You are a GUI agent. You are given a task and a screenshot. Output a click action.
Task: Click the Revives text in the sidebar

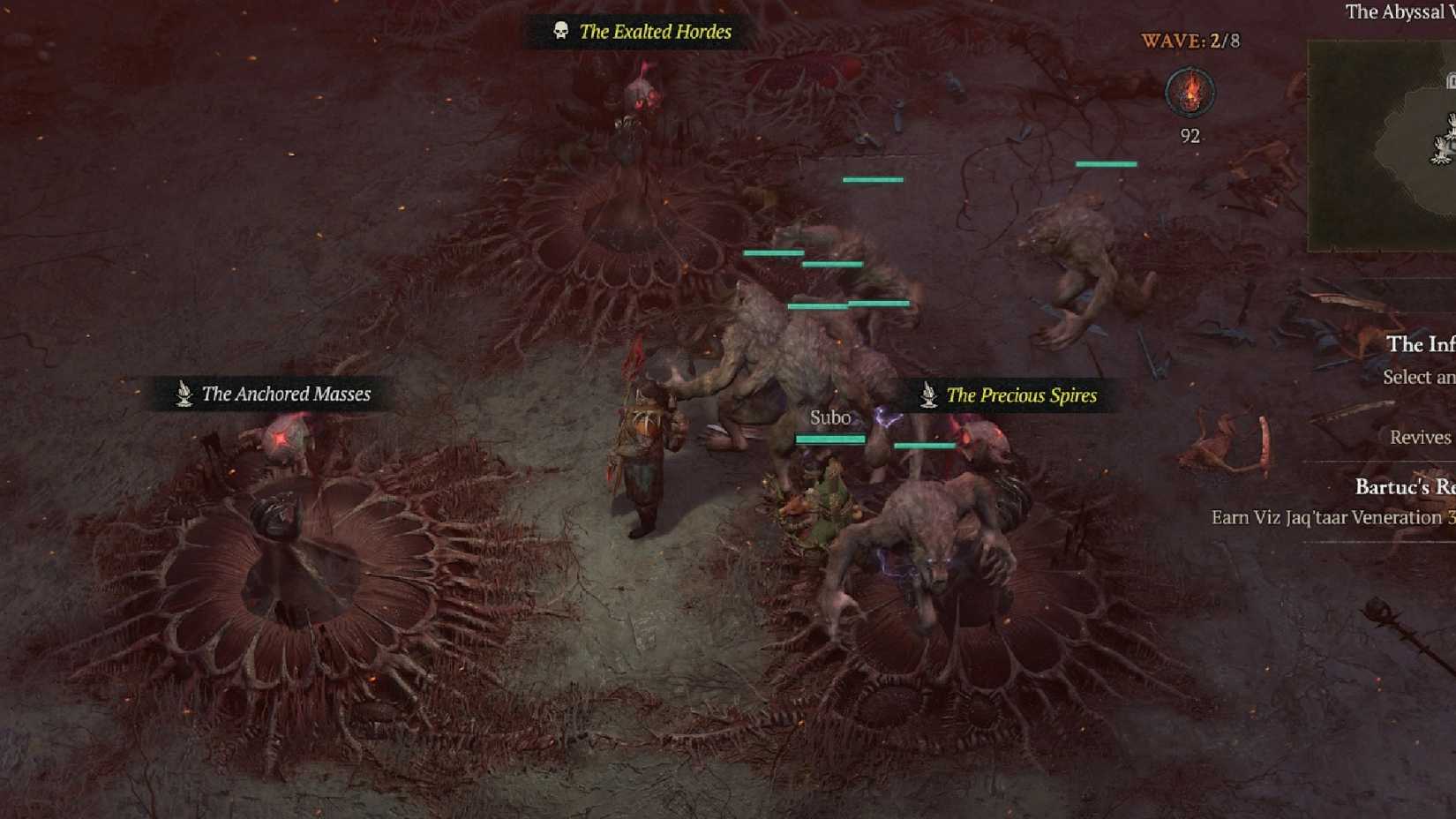pyautogui.click(x=1420, y=437)
